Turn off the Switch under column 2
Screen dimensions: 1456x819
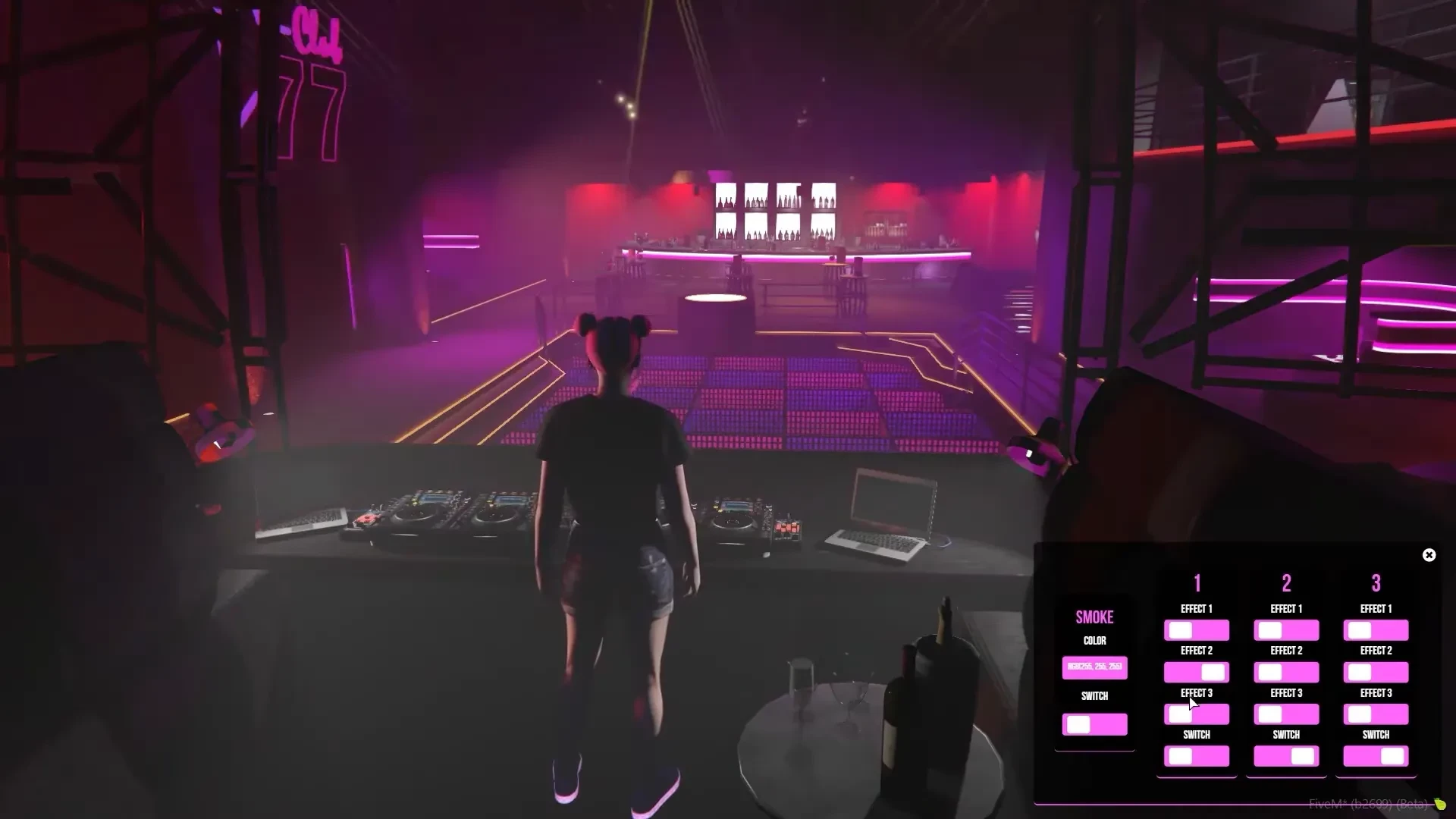pyautogui.click(x=1285, y=755)
